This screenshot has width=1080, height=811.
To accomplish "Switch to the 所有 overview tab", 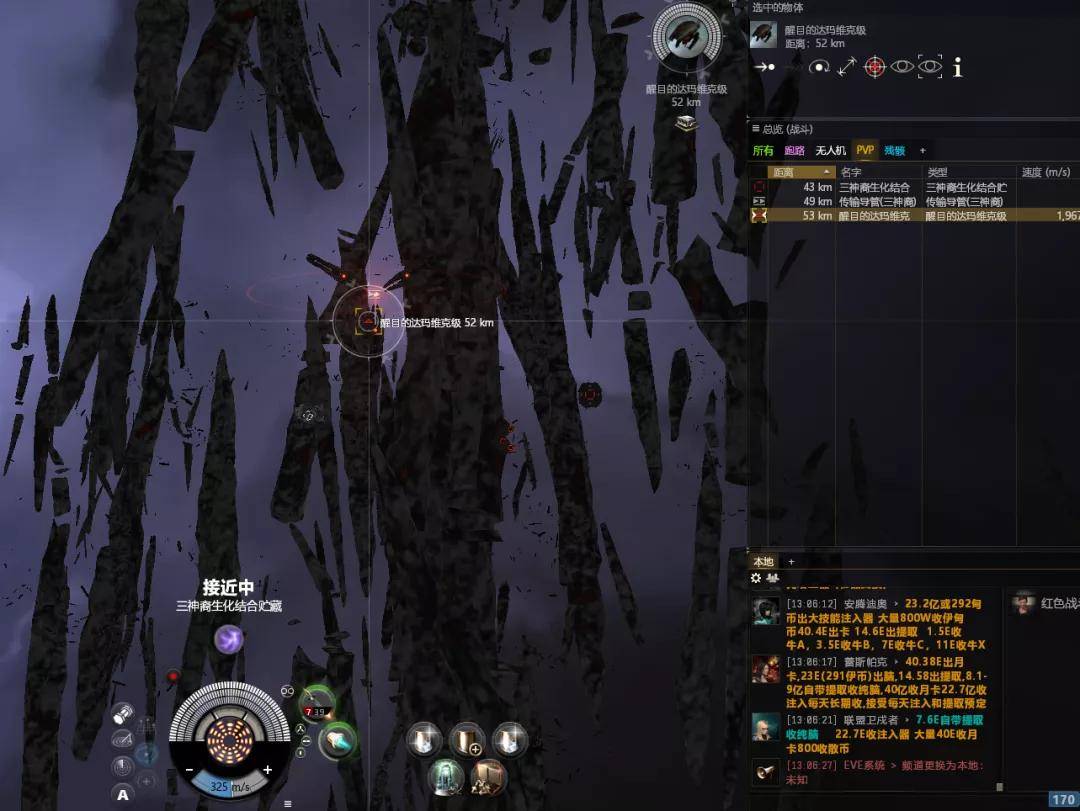I will click(763, 150).
